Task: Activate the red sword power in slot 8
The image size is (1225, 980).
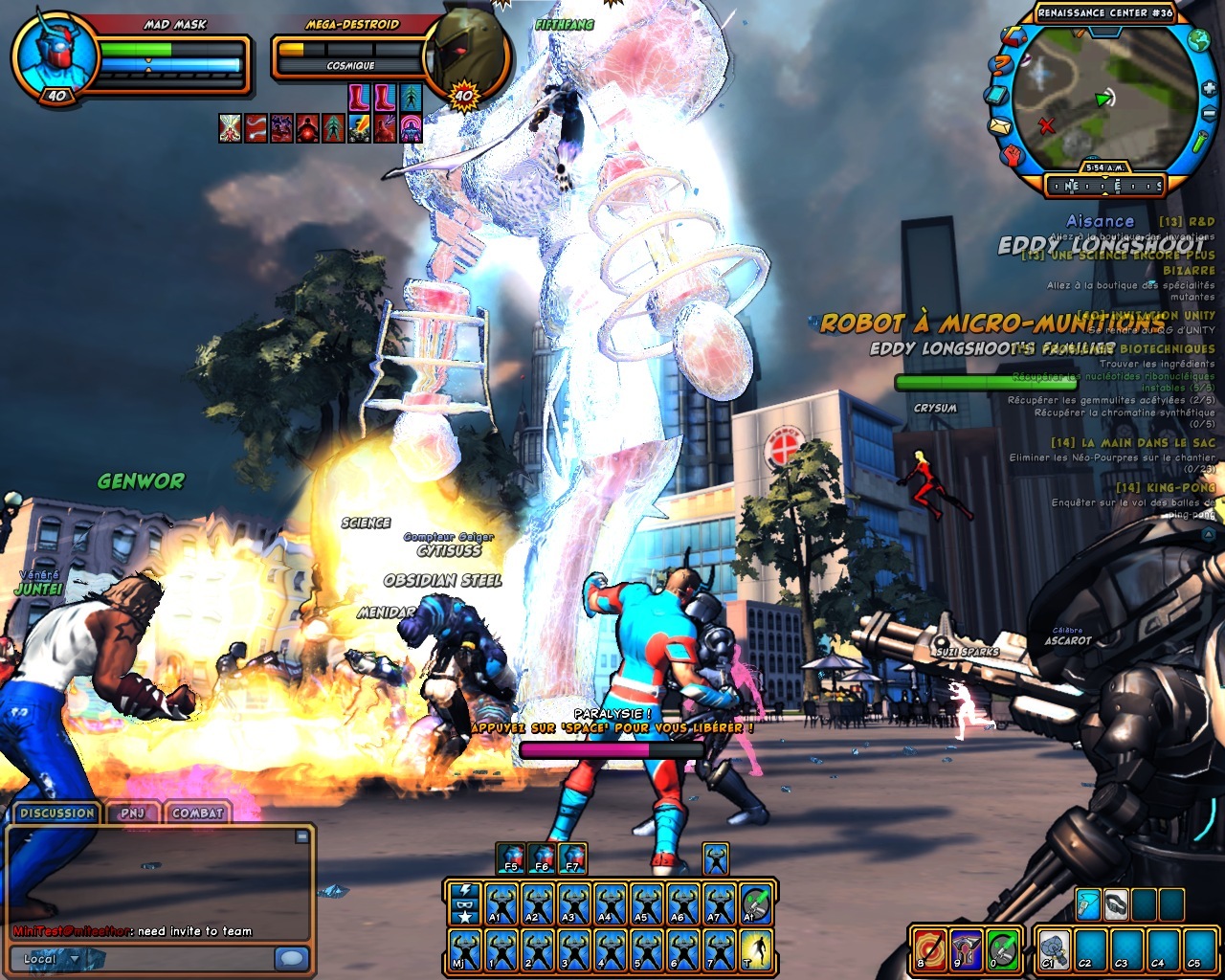Action: pos(927,950)
